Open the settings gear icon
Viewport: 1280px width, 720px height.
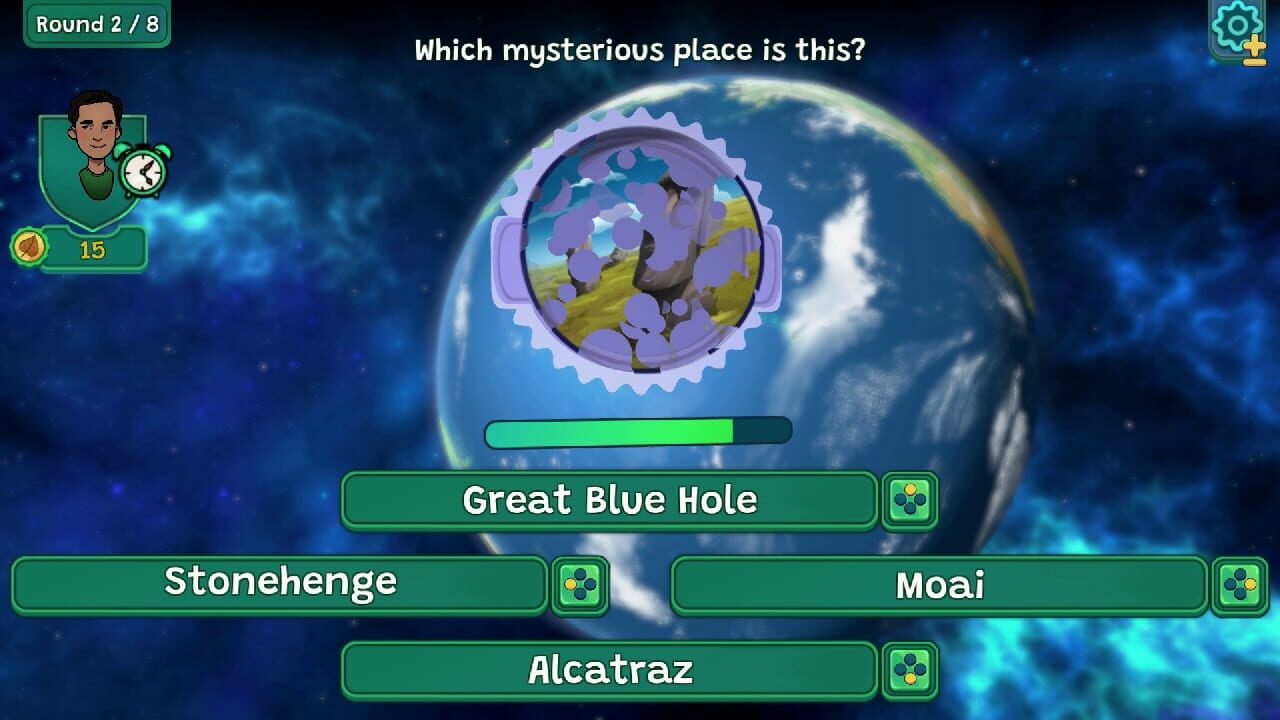[x=1236, y=25]
